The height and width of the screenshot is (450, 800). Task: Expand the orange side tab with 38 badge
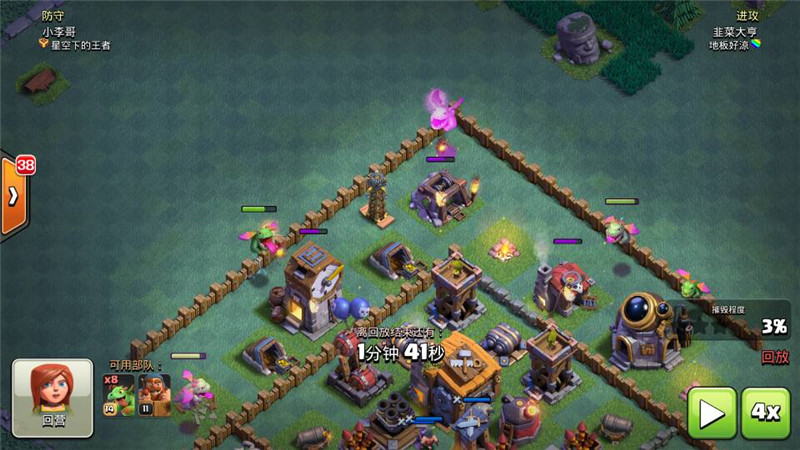[x=13, y=195]
